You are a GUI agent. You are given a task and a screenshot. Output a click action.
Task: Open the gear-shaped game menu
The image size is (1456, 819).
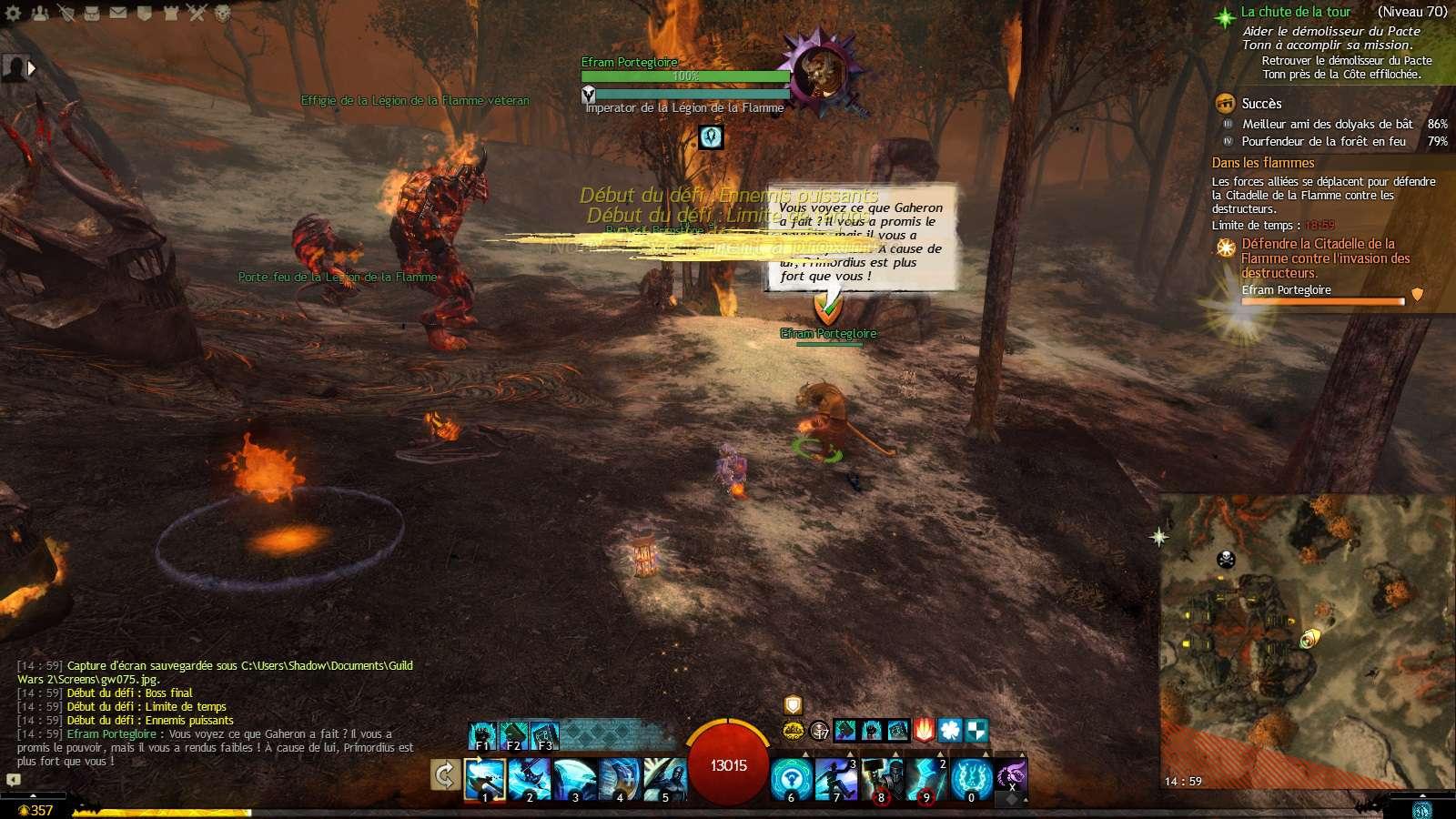tap(13, 13)
